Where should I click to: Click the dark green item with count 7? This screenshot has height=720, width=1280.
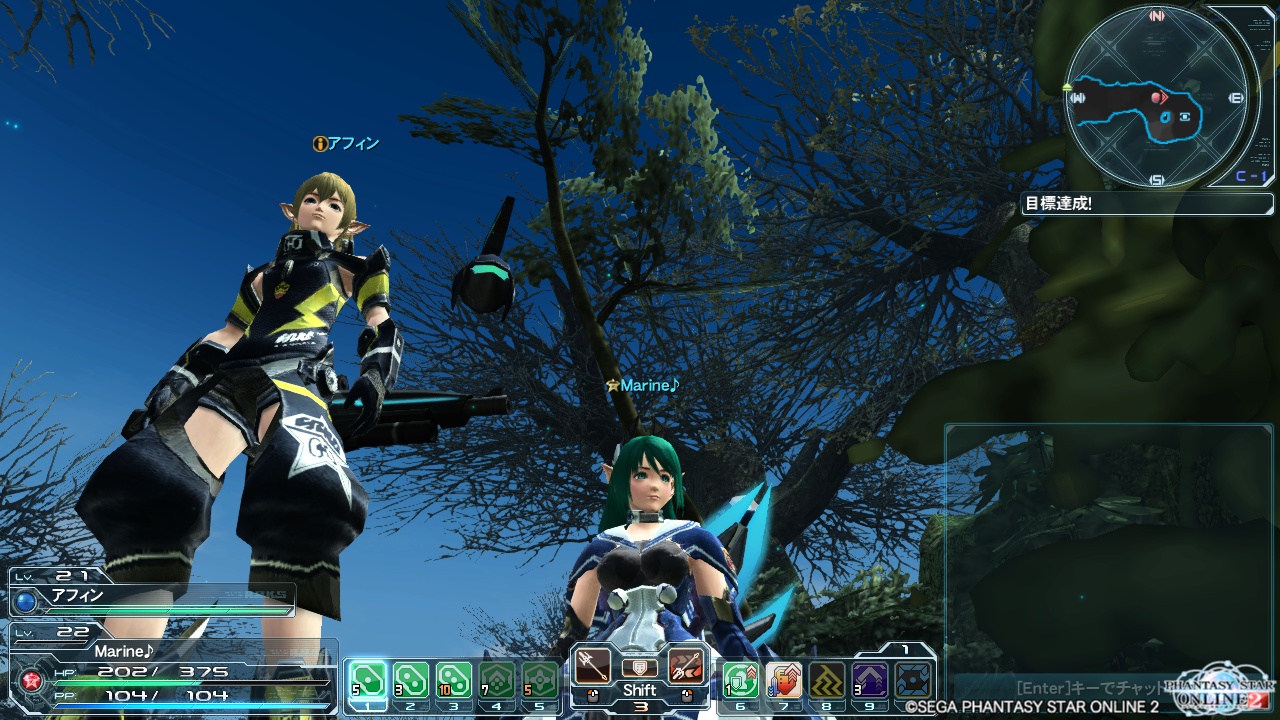tap(497, 681)
